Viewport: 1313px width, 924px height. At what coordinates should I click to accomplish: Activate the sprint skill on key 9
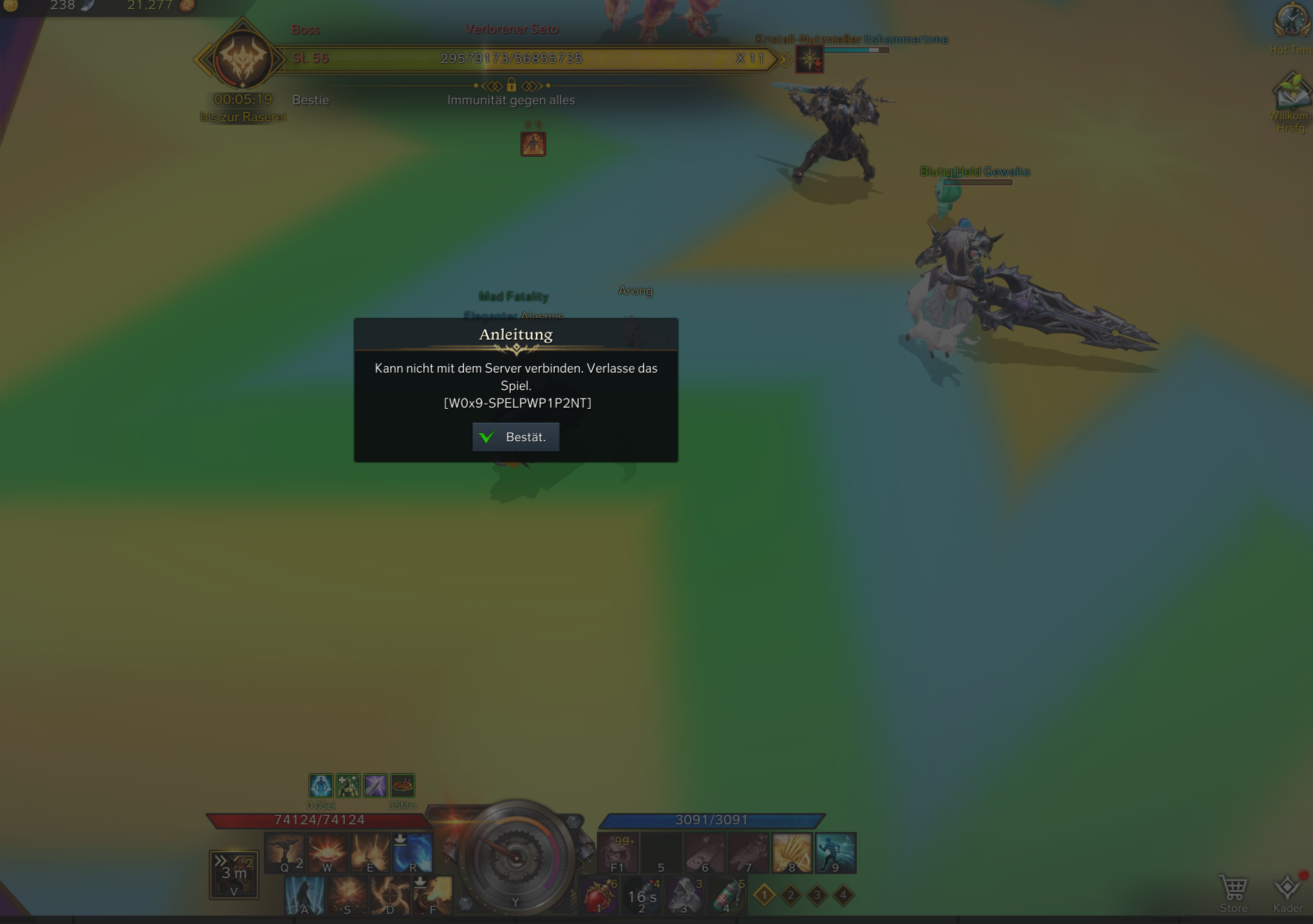(835, 852)
